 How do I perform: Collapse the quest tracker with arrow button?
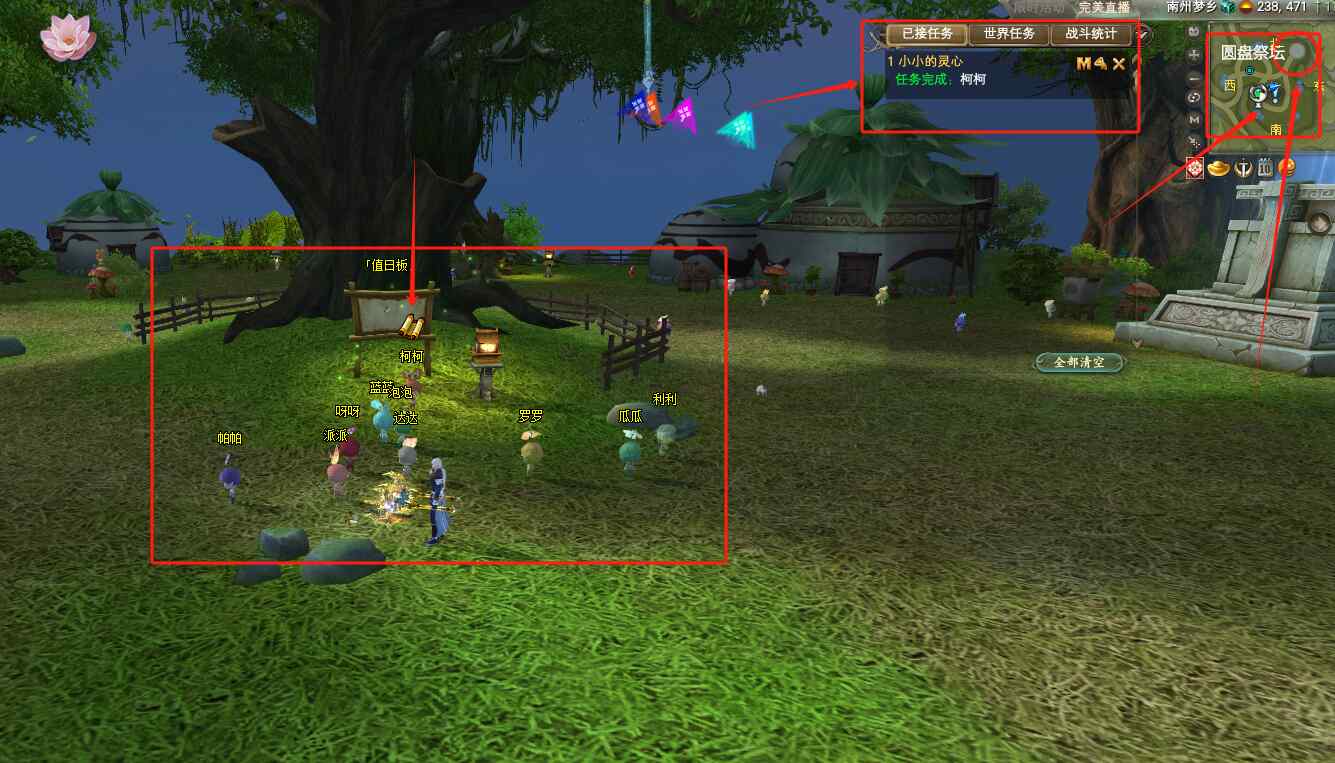pos(1145,34)
